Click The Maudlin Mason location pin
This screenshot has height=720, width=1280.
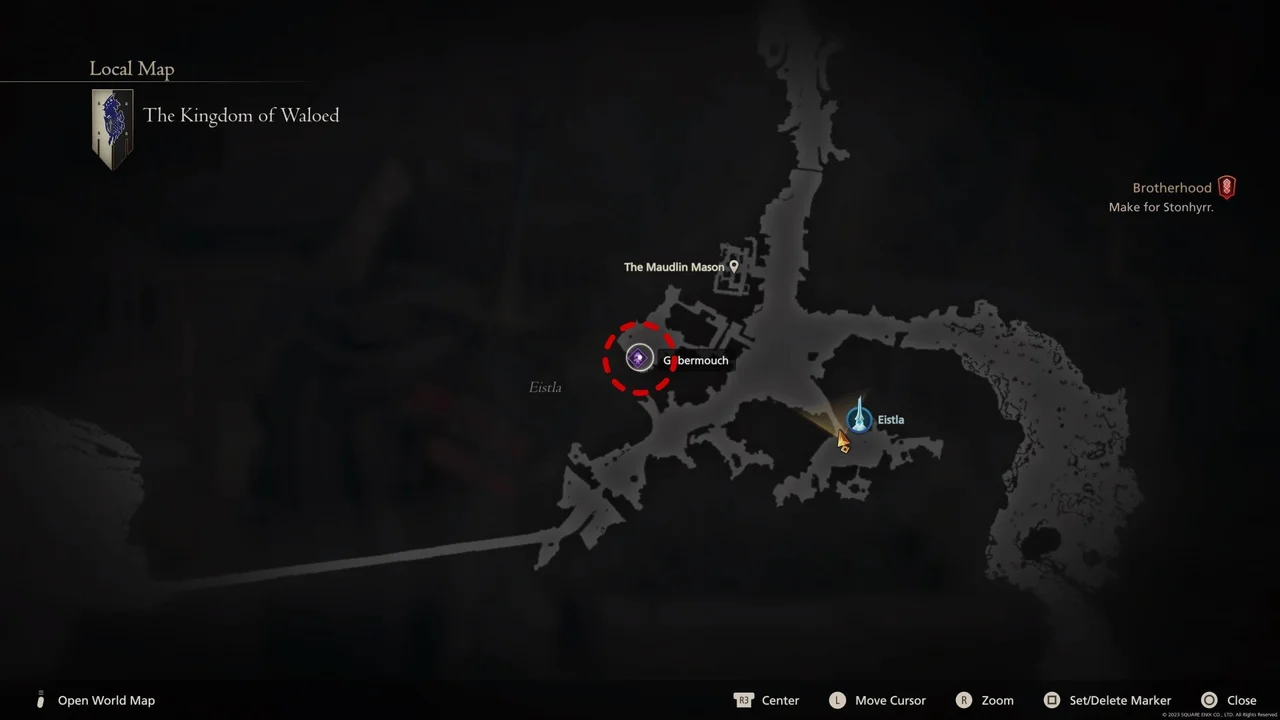point(734,266)
